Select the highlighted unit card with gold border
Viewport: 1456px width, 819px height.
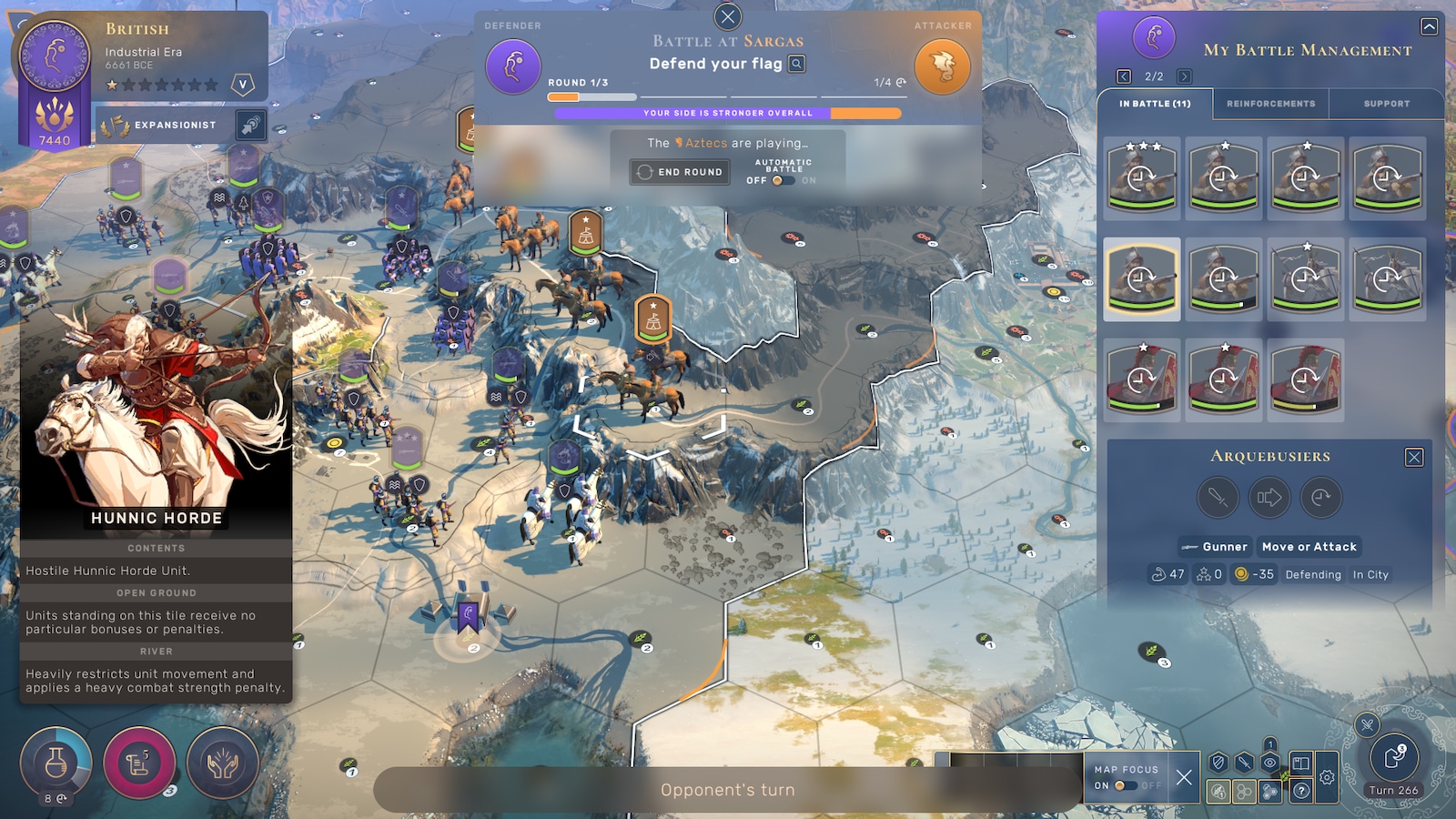[1142, 279]
